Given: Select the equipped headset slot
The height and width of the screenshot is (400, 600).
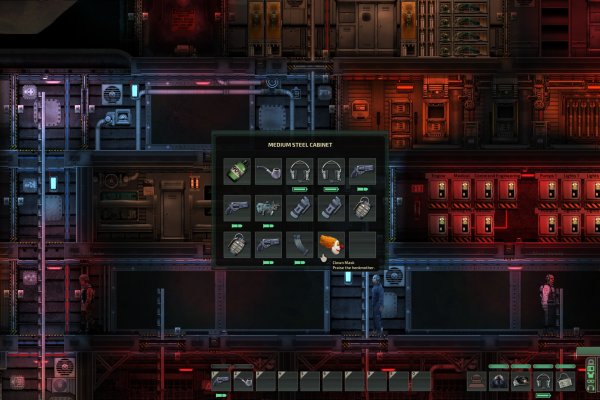Looking at the screenshot, I should click(543, 380).
